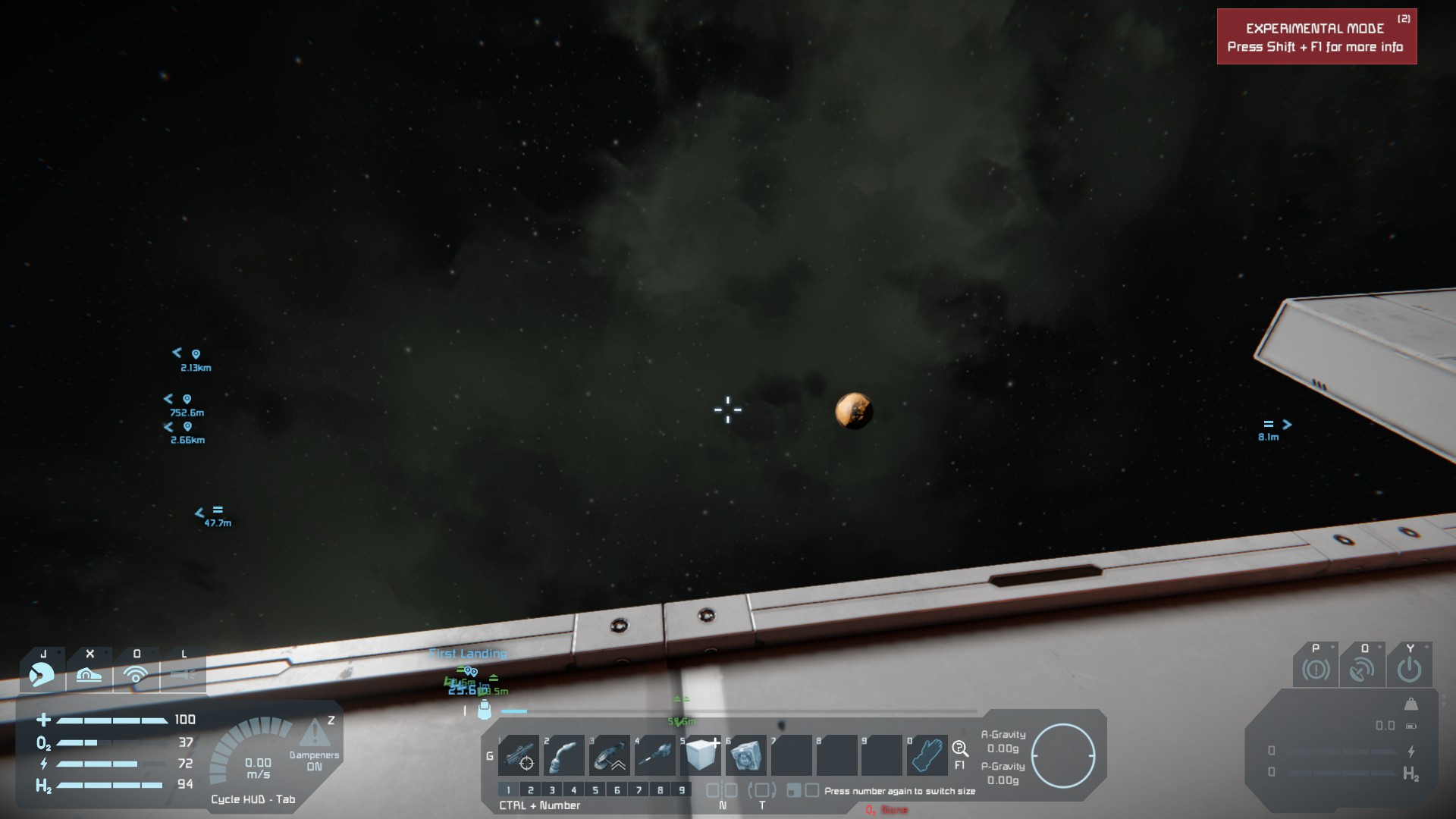Choose the glove hand slot
Screen dimensions: 1456x819
927,755
